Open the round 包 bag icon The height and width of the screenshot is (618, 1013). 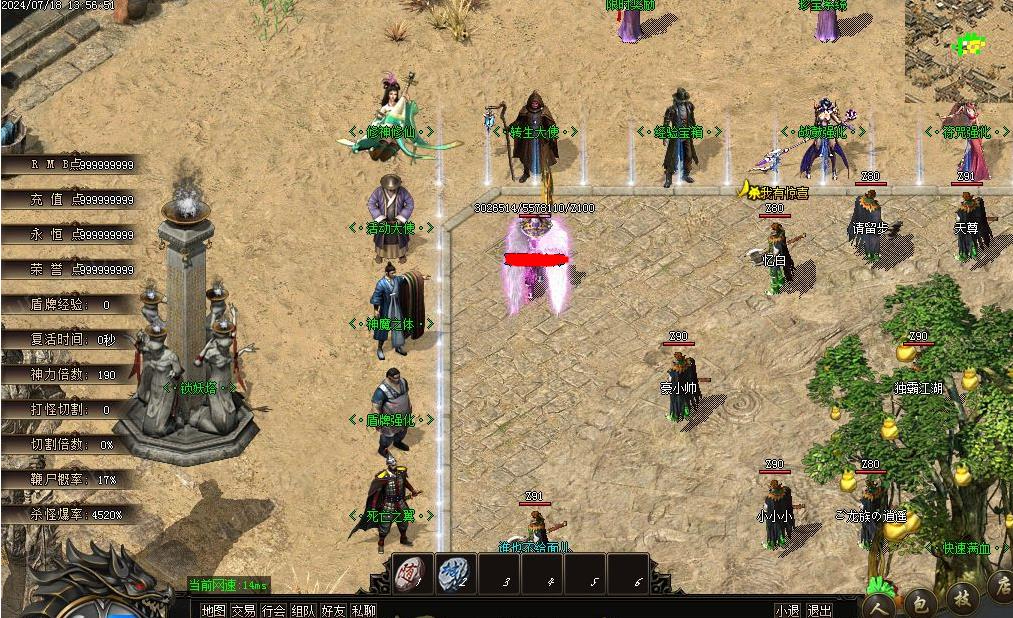click(920, 601)
